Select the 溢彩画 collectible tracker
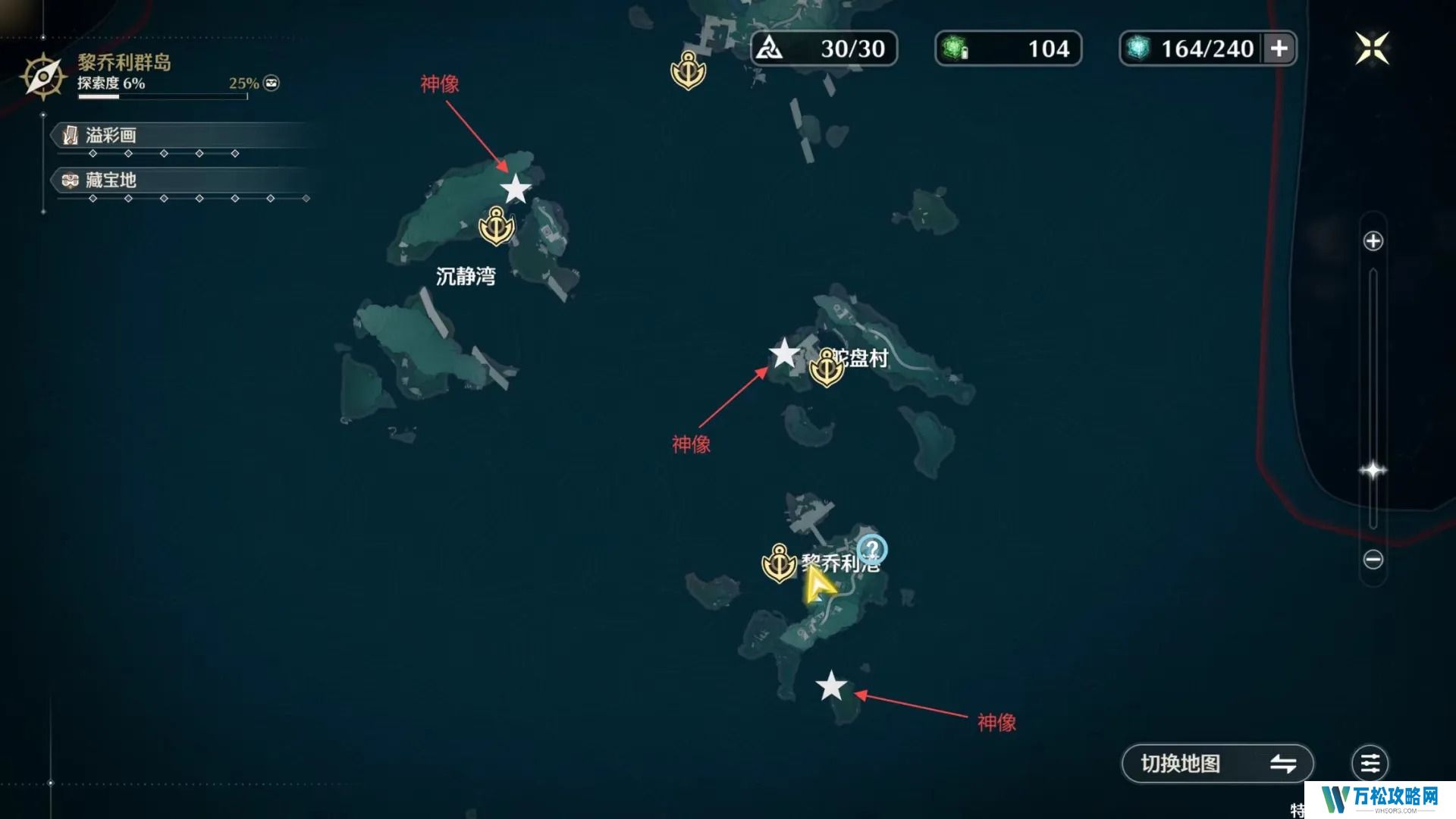The width and height of the screenshot is (1456, 819). click(111, 136)
